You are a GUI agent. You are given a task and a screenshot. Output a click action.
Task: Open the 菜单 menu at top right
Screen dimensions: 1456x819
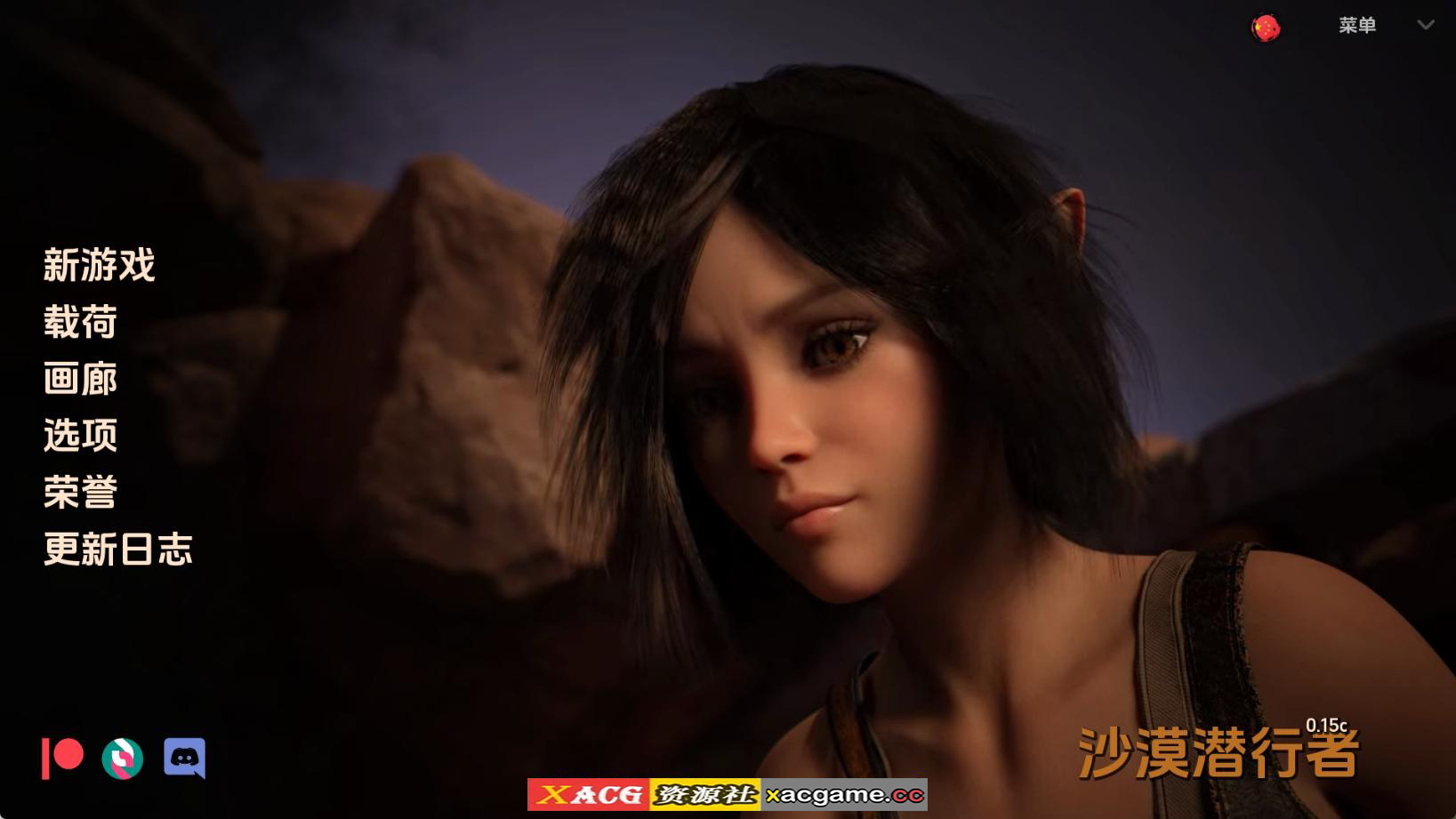pyautogui.click(x=1358, y=26)
